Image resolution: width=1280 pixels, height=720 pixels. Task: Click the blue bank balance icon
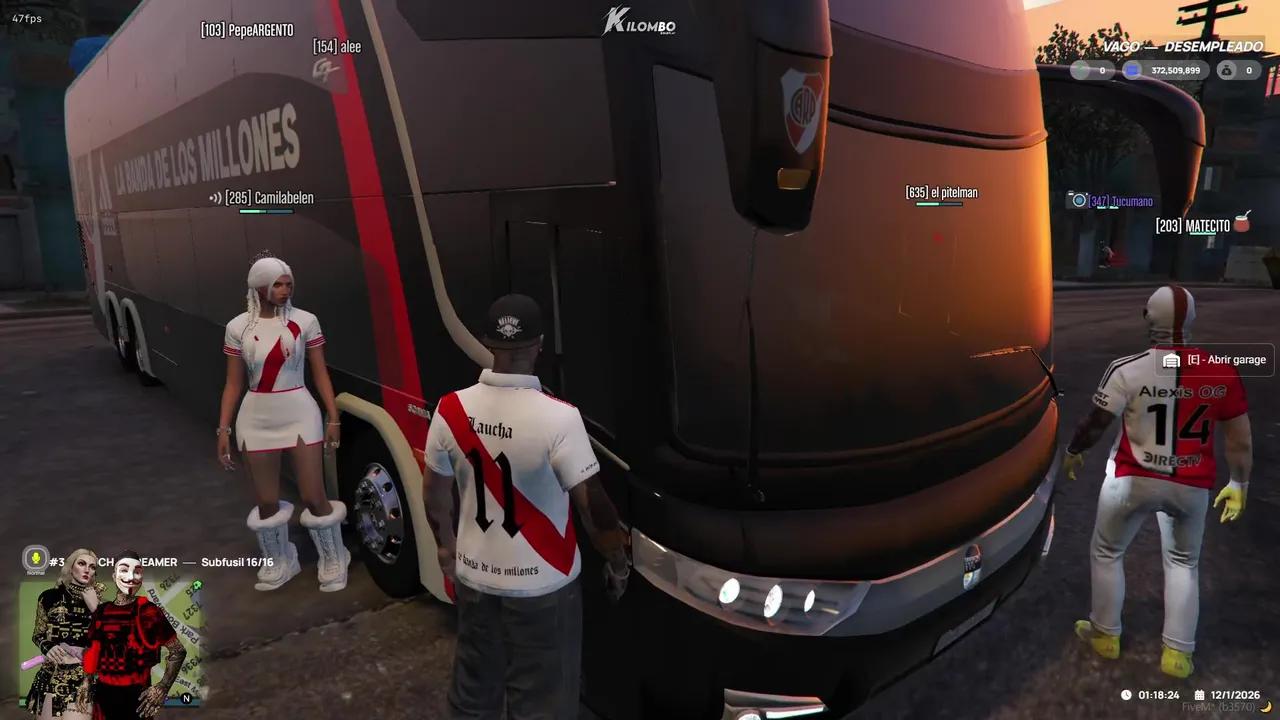1132,69
